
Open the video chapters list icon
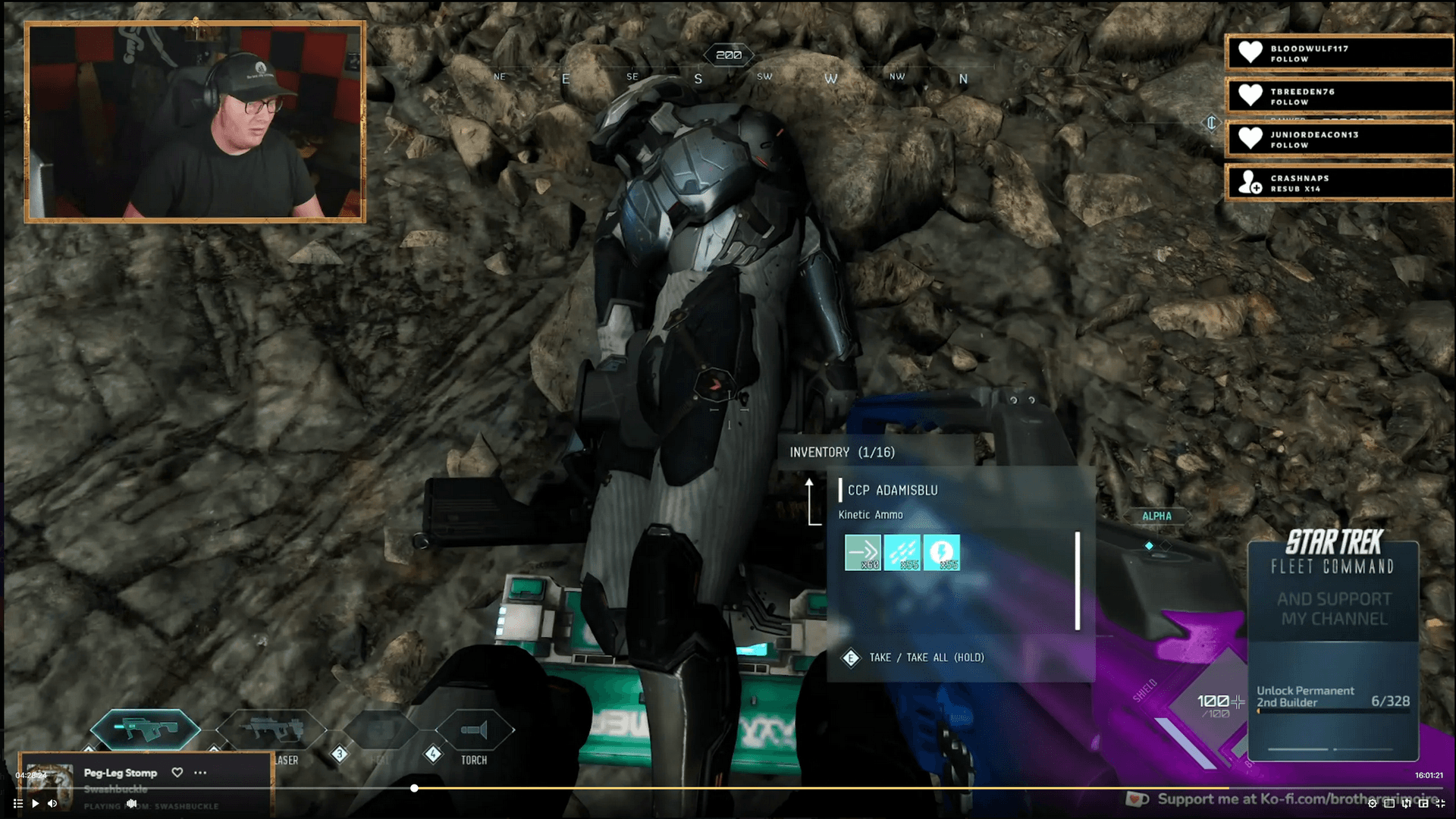pos(17,804)
